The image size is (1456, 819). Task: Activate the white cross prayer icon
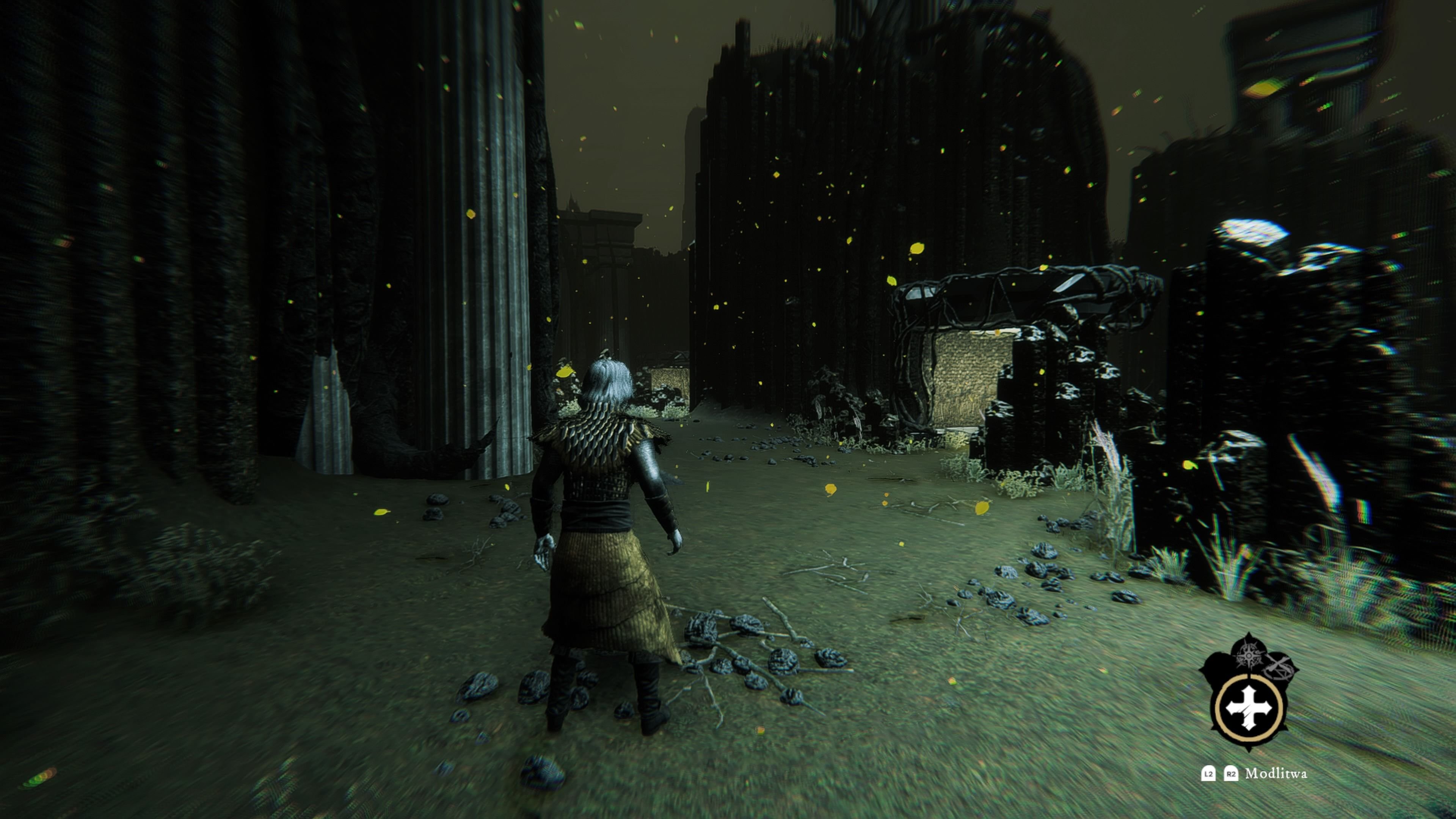tap(1249, 708)
